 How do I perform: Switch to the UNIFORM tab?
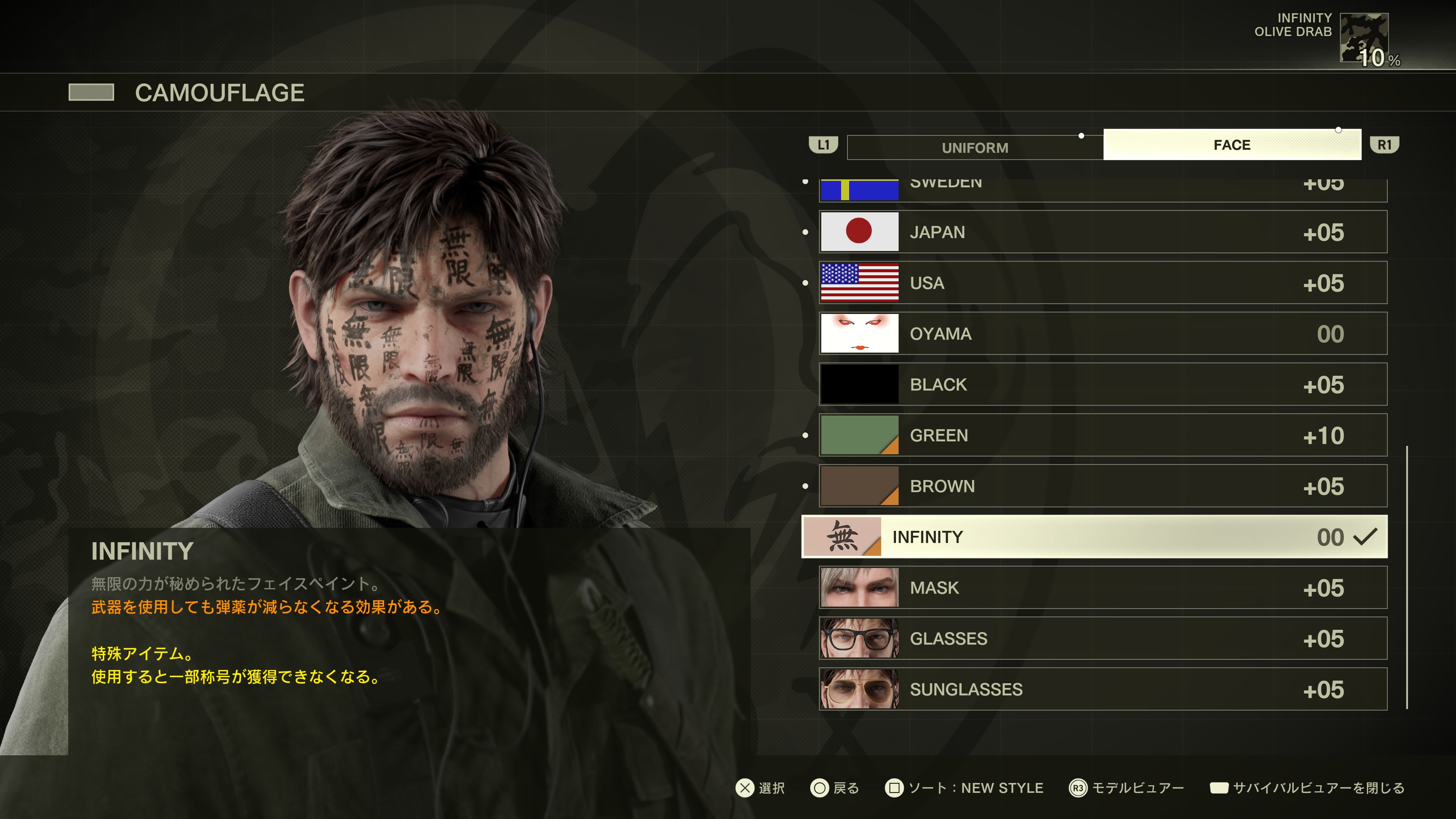click(x=975, y=147)
